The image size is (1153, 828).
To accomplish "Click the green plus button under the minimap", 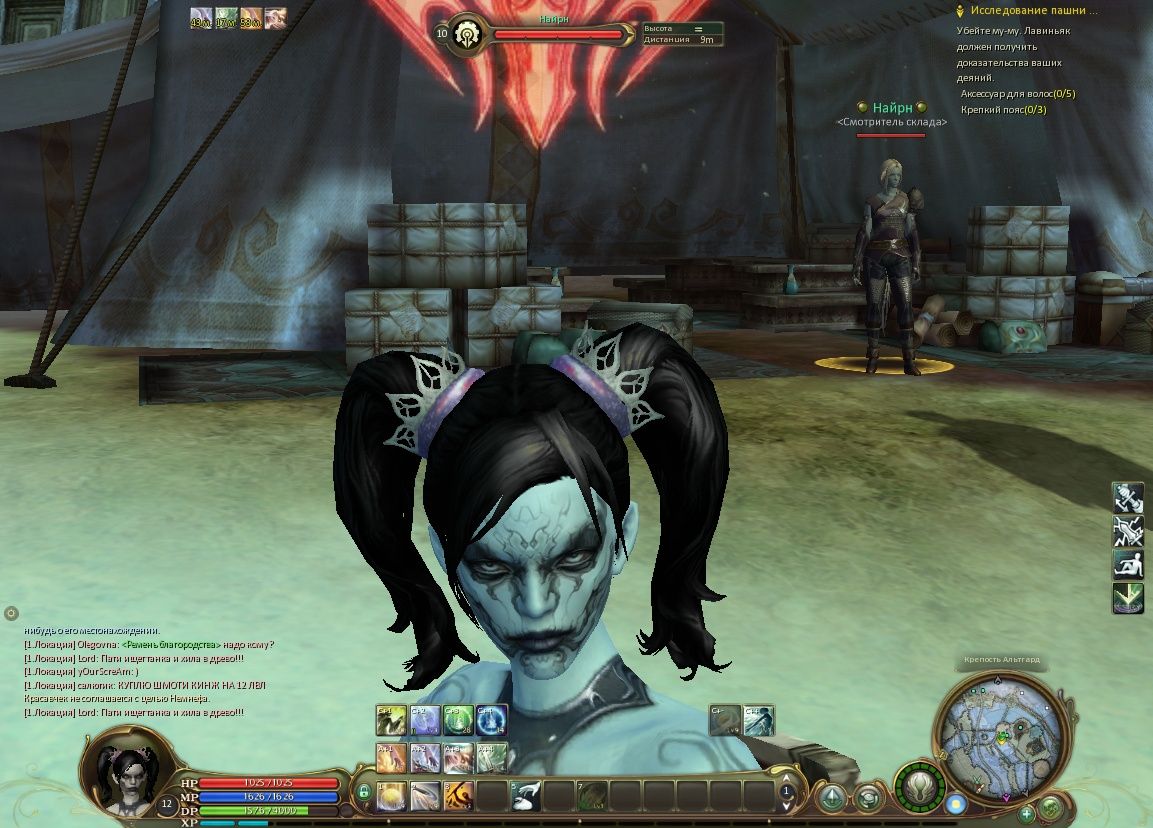I will pyautogui.click(x=1026, y=814).
